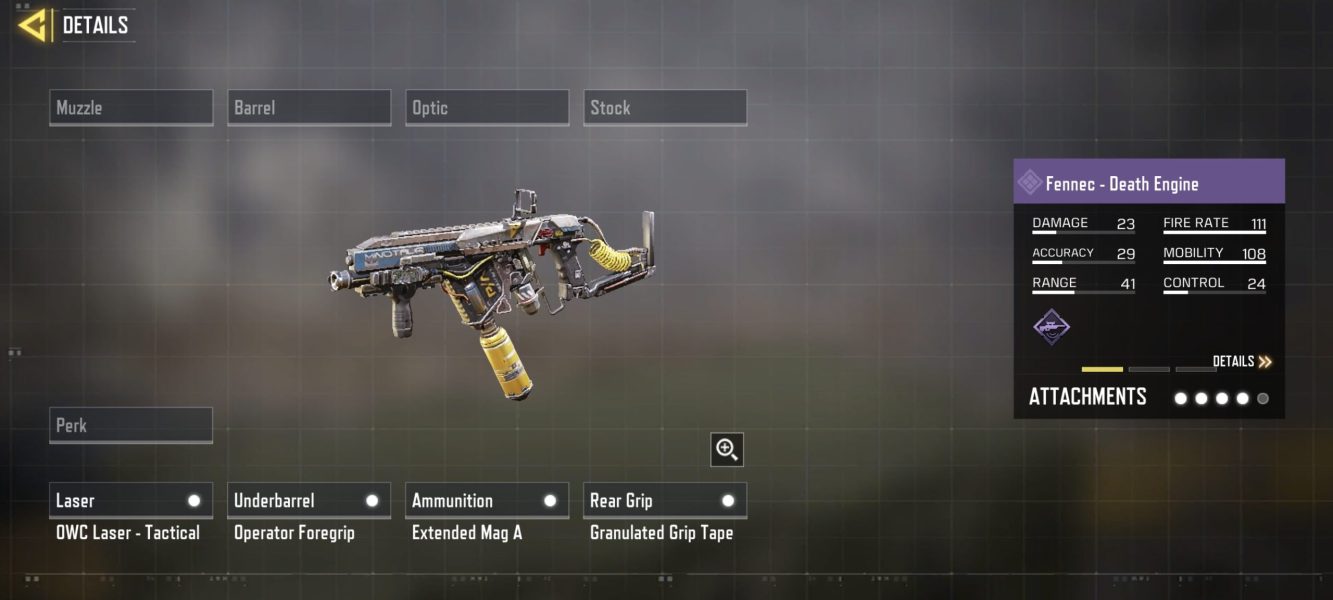Viewport: 1333px width, 600px height.
Task: Choose the Optic attachment slot
Action: pyautogui.click(x=487, y=108)
